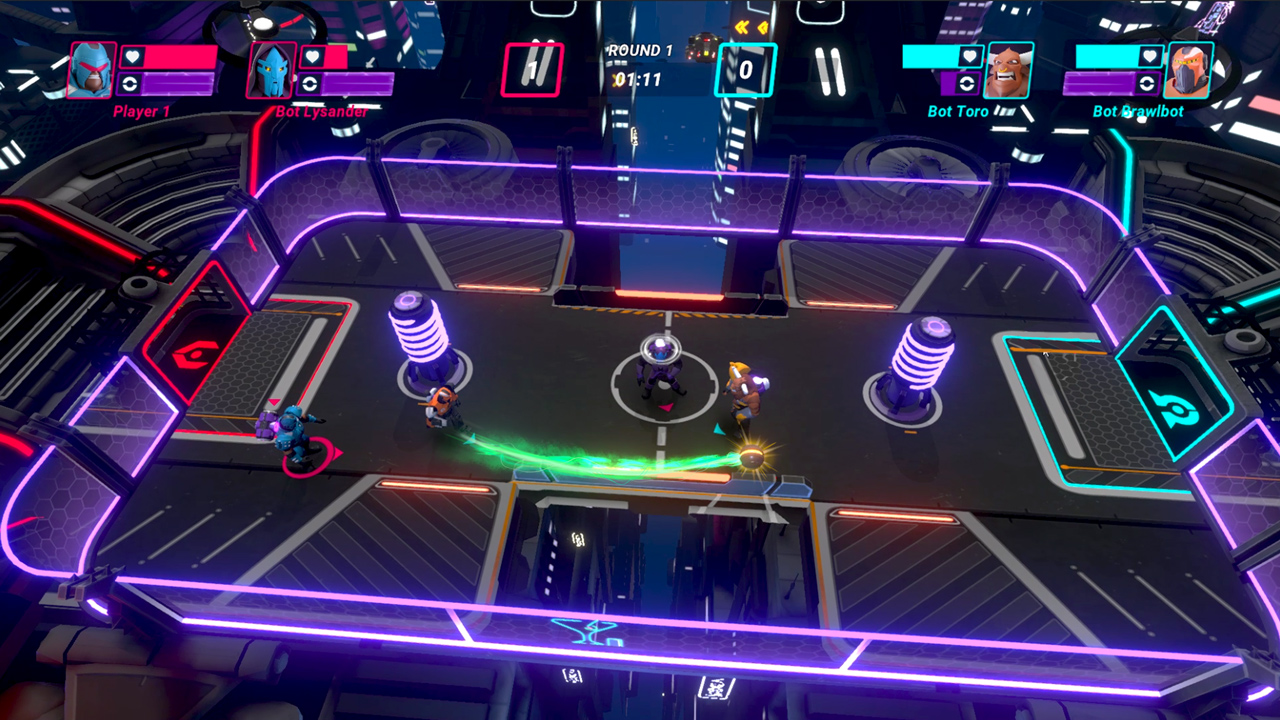Click the heart icon on Player 1's health bar
Screen dimensions: 1280x720
[x=134, y=57]
